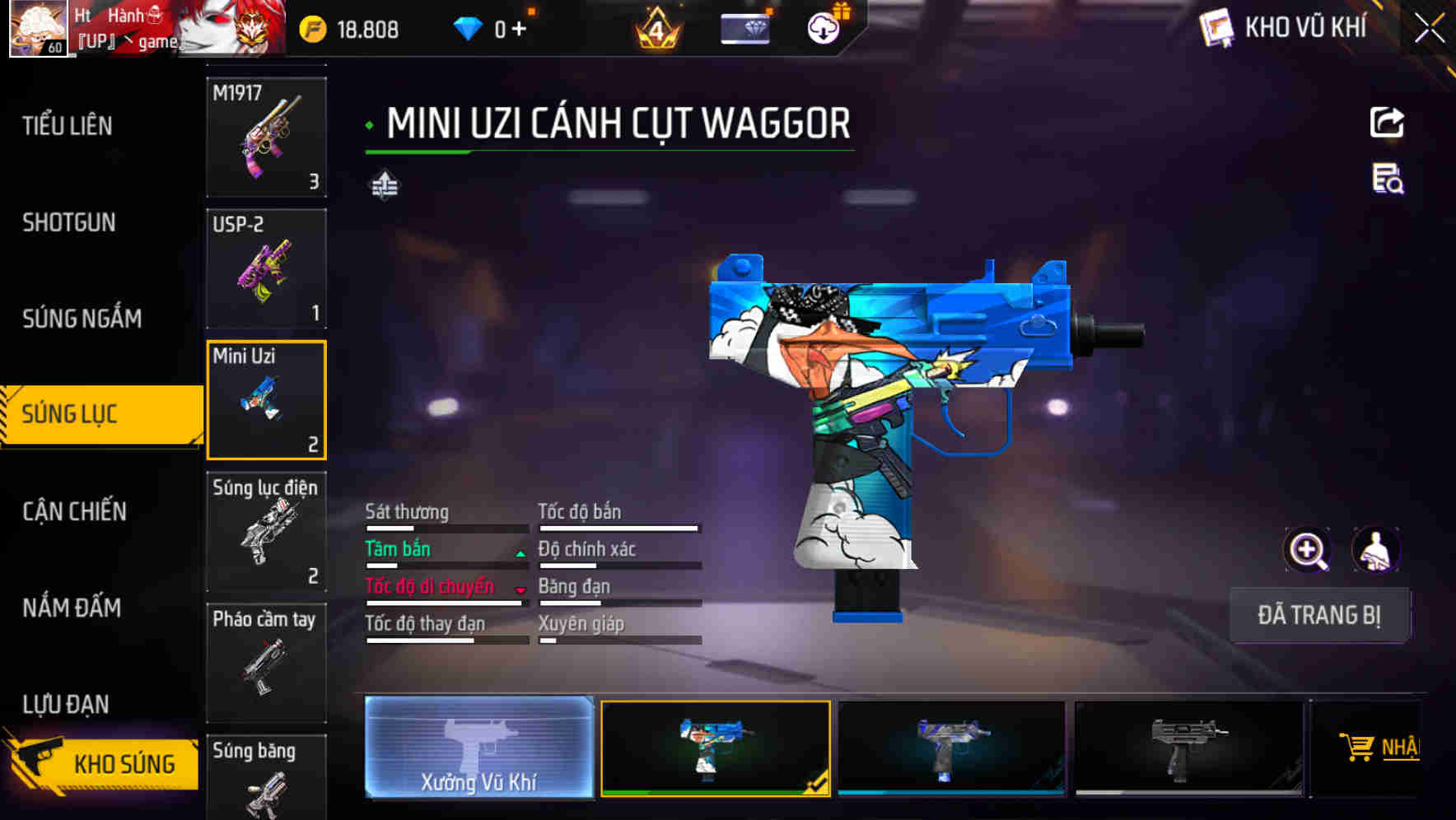Screen dimensions: 1456x820
Task: Click the ĐÃ TRANG BỊ button
Action: point(1318,615)
